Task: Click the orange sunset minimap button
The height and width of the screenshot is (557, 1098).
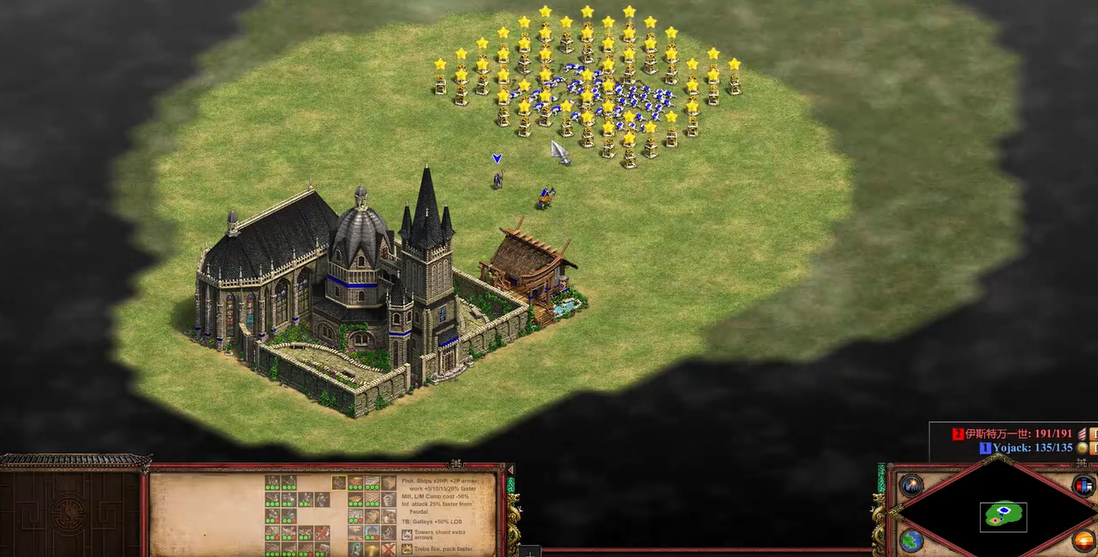Action: 1084,541
